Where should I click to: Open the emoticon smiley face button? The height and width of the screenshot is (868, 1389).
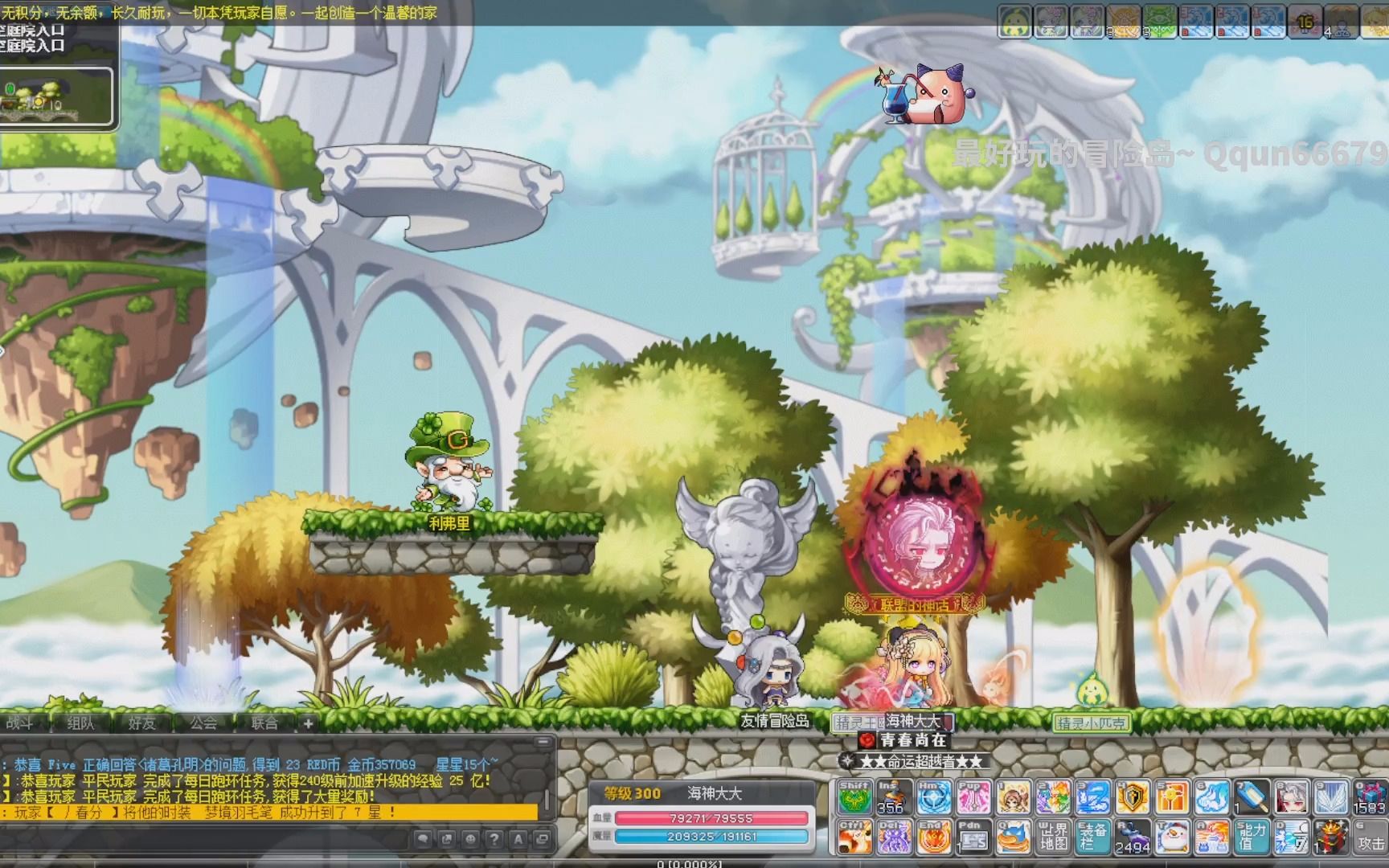(470, 839)
